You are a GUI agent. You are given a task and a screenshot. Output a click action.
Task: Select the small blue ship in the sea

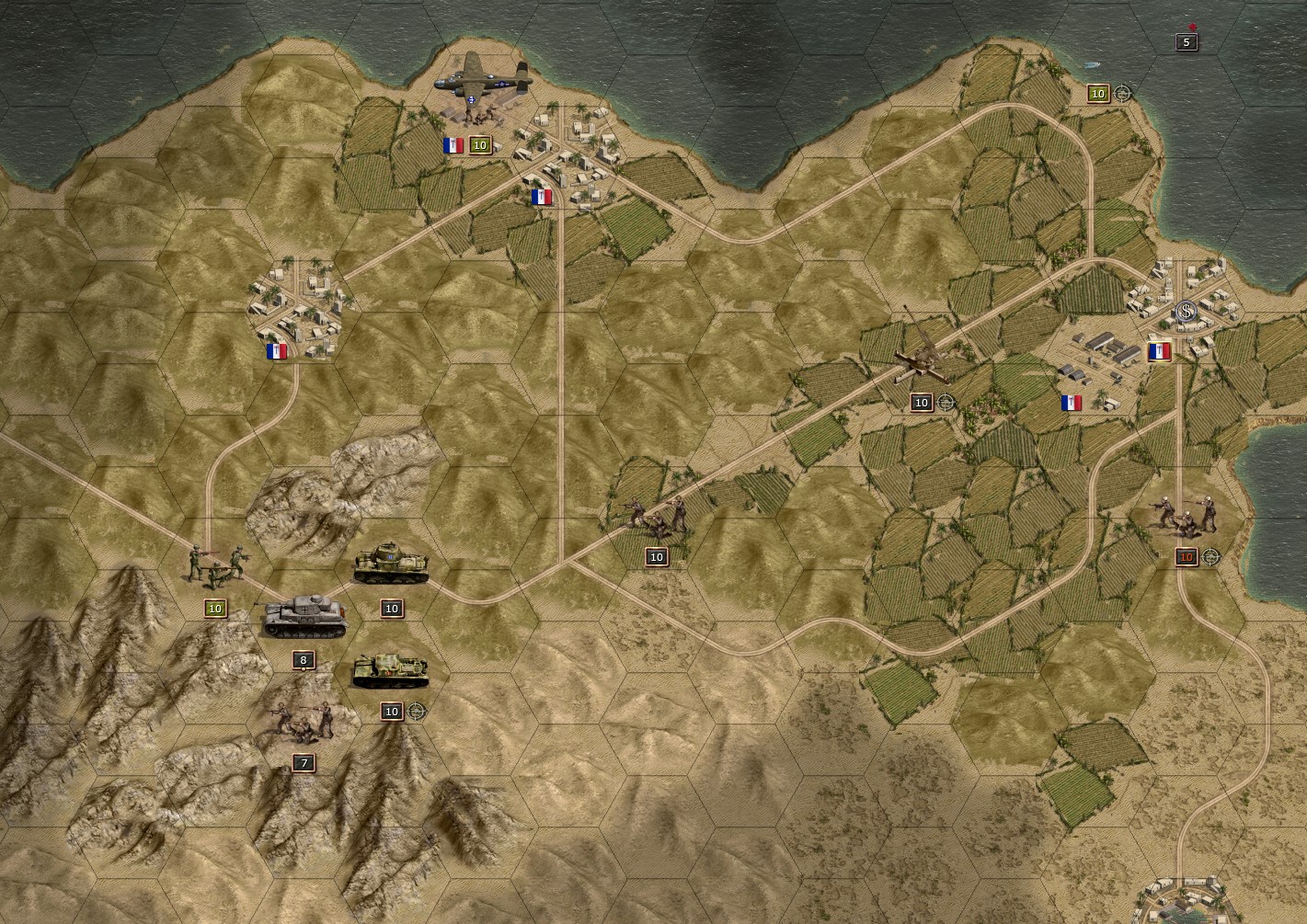pyautogui.click(x=1091, y=63)
